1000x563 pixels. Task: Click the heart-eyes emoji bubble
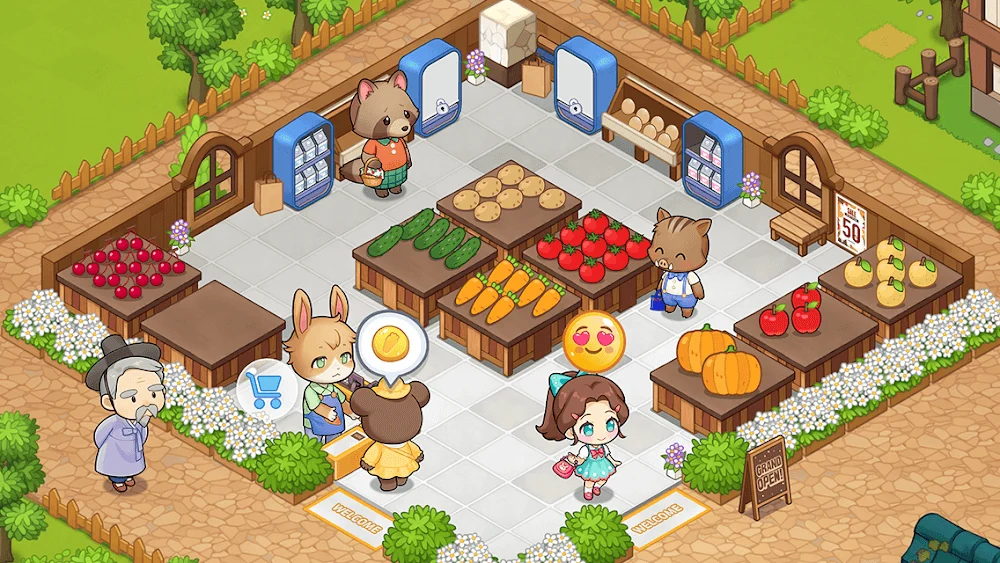pyautogui.click(x=593, y=340)
